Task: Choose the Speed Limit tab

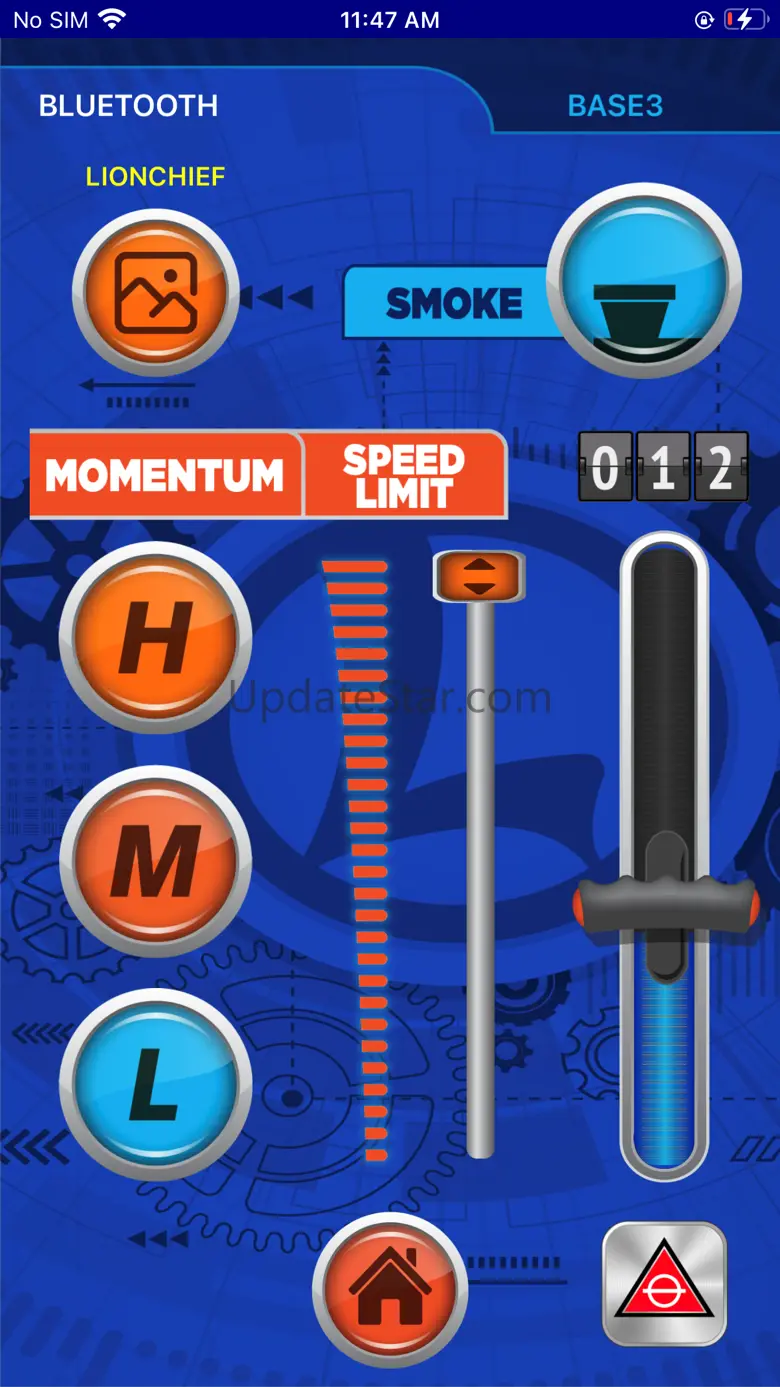Action: [x=404, y=475]
